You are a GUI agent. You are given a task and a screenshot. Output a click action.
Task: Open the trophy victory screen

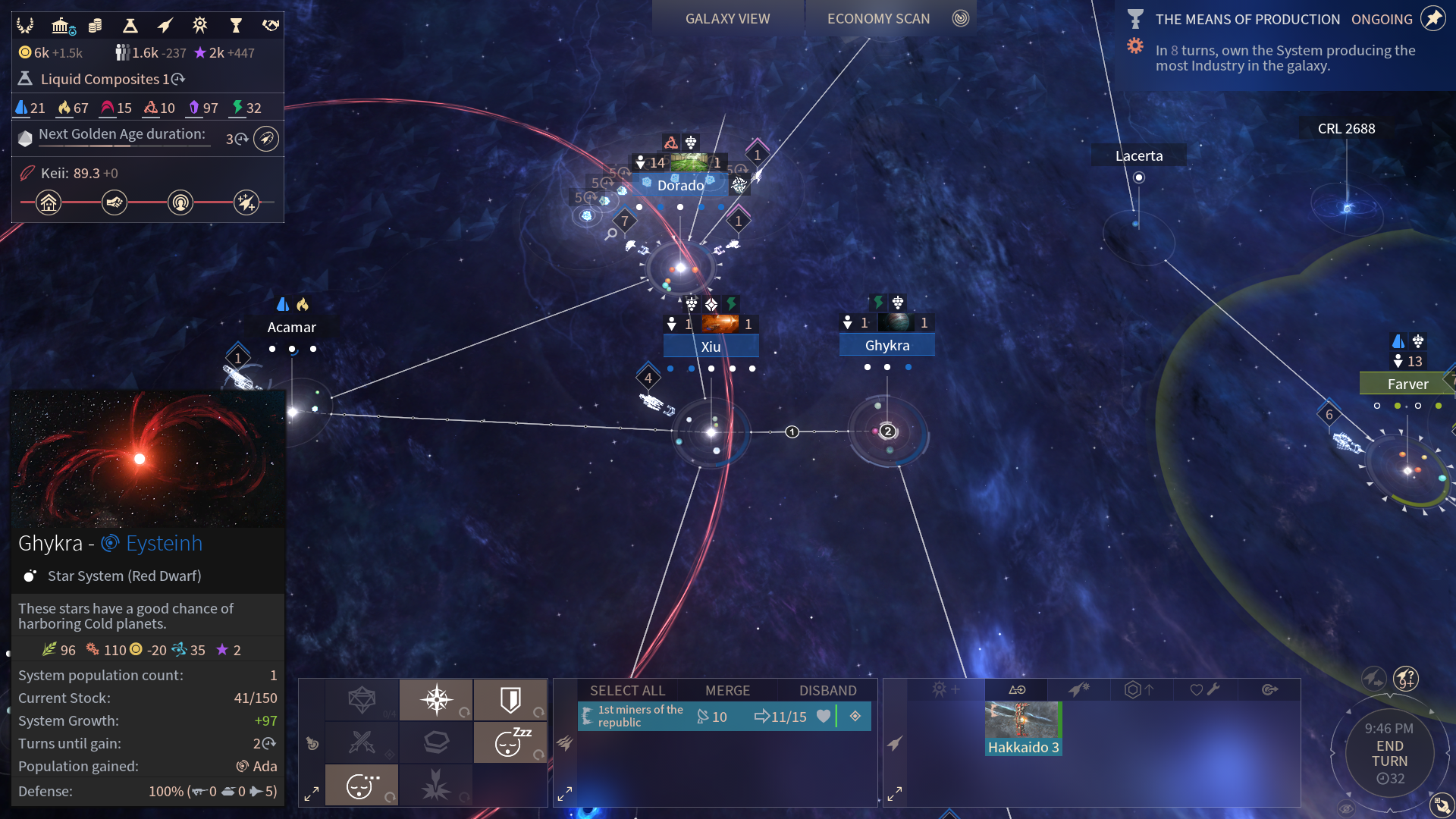(236, 26)
